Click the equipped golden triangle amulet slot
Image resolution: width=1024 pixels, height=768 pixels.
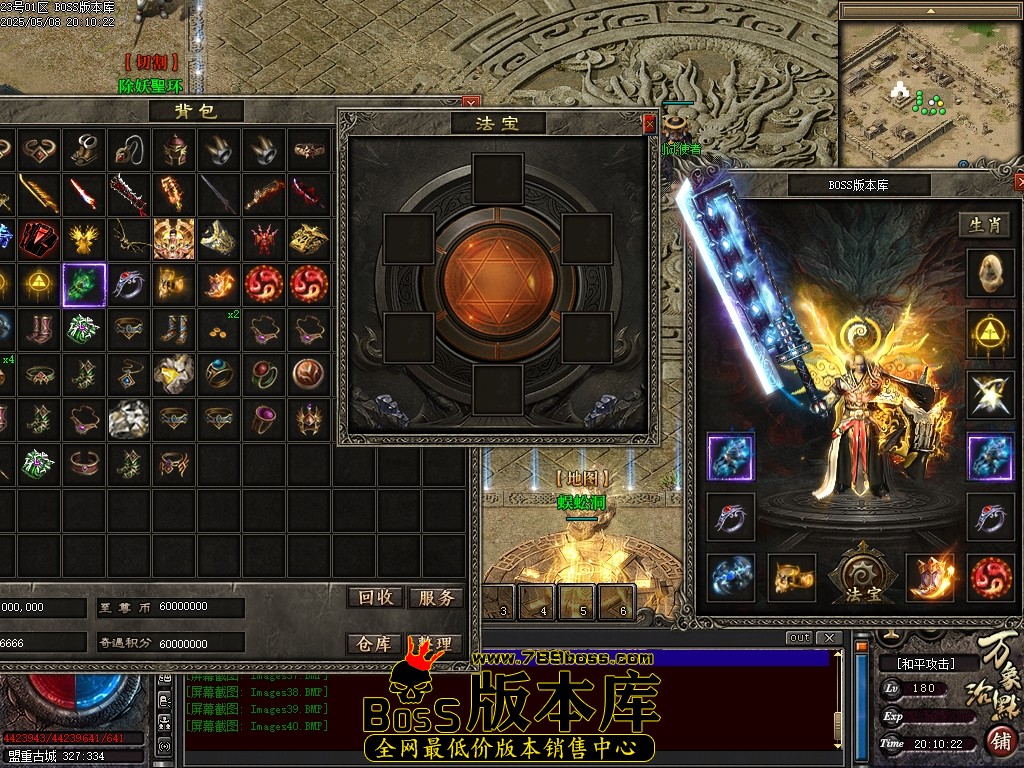990,334
